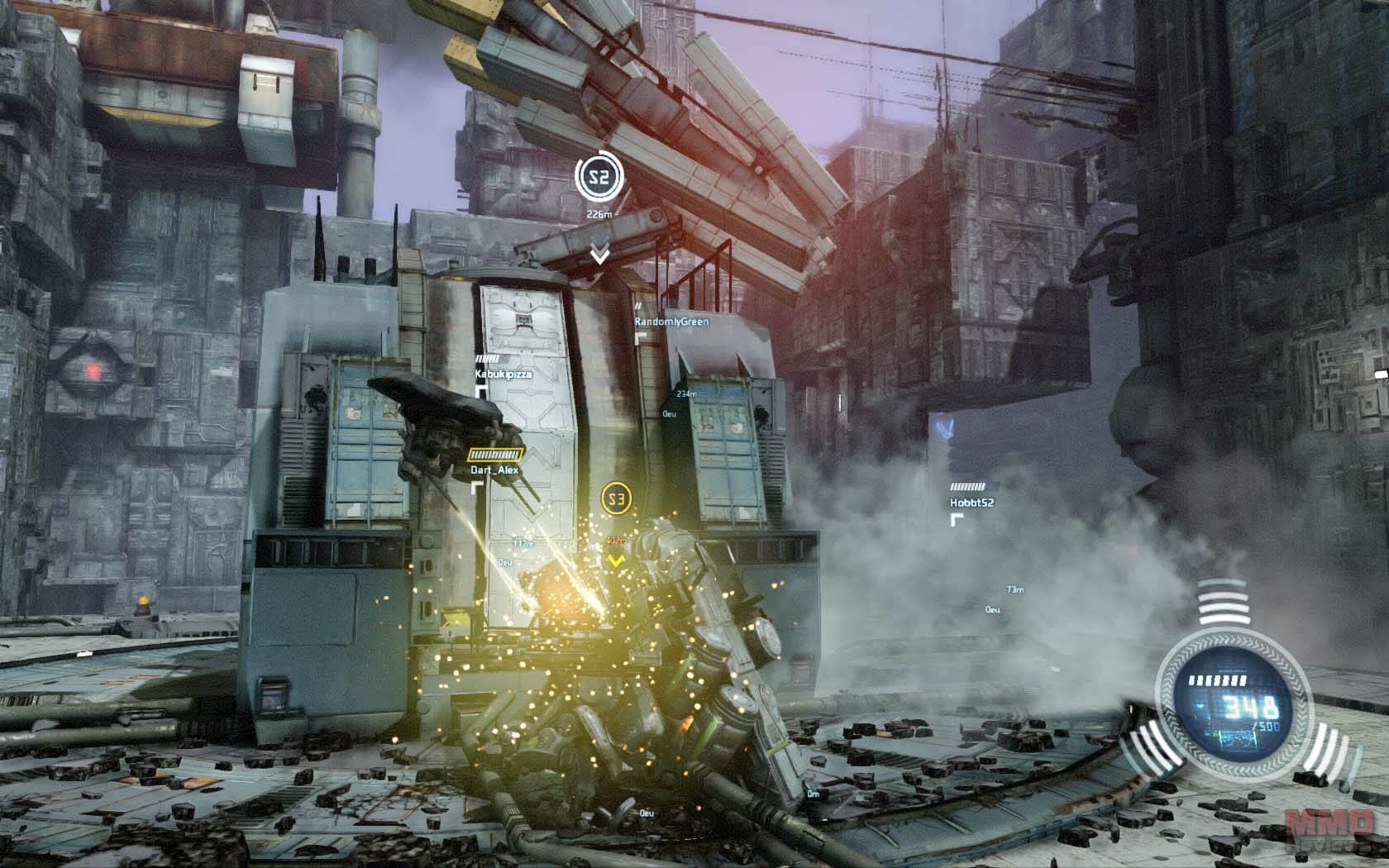Select the S2 objective marker

pyautogui.click(x=597, y=175)
